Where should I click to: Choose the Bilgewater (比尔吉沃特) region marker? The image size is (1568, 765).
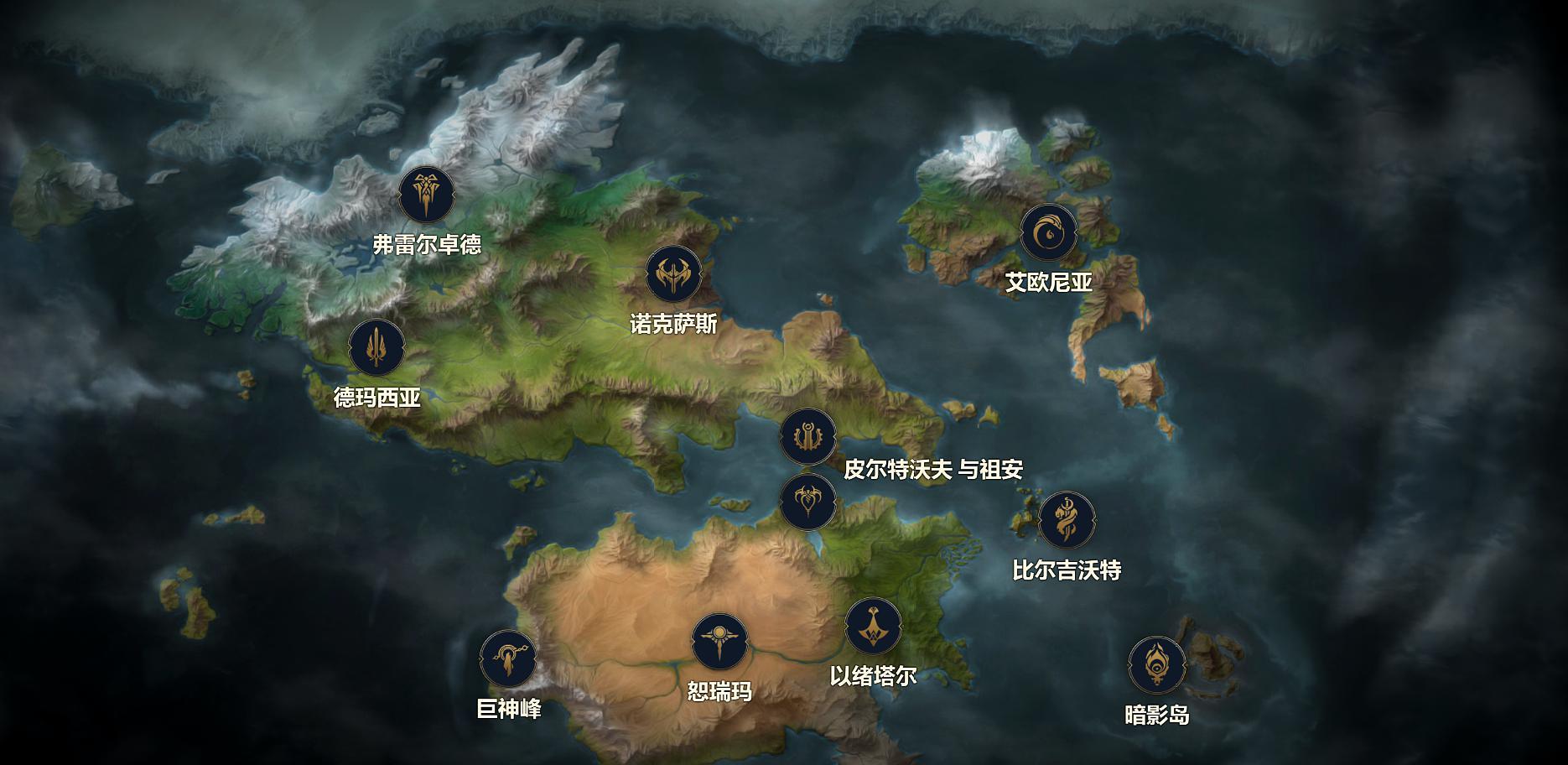click(x=1067, y=520)
